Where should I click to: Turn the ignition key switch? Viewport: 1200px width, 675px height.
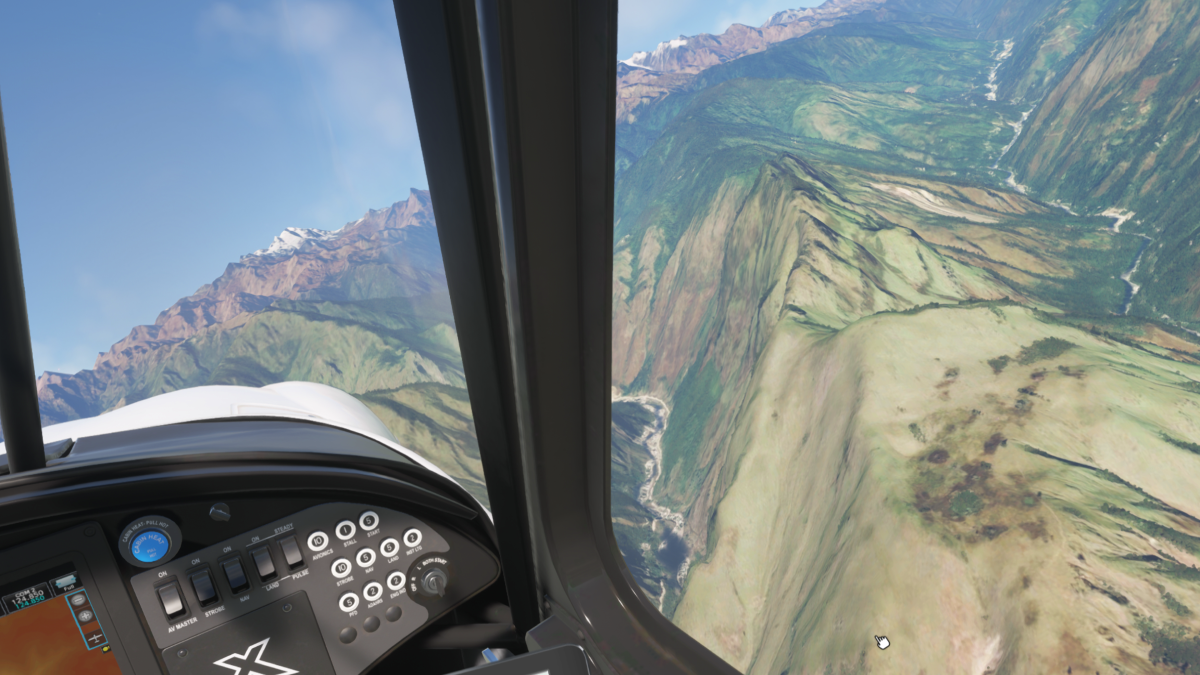click(432, 580)
